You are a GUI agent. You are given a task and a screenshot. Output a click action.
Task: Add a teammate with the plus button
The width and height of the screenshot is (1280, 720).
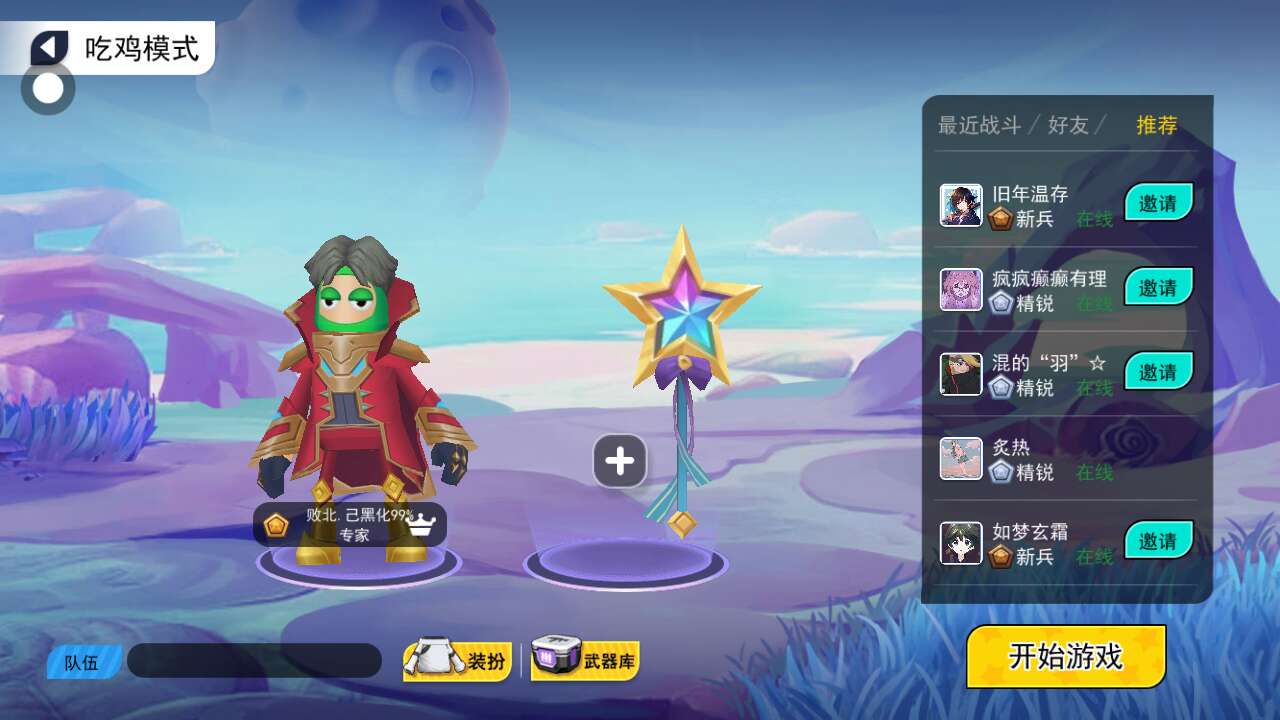point(620,461)
